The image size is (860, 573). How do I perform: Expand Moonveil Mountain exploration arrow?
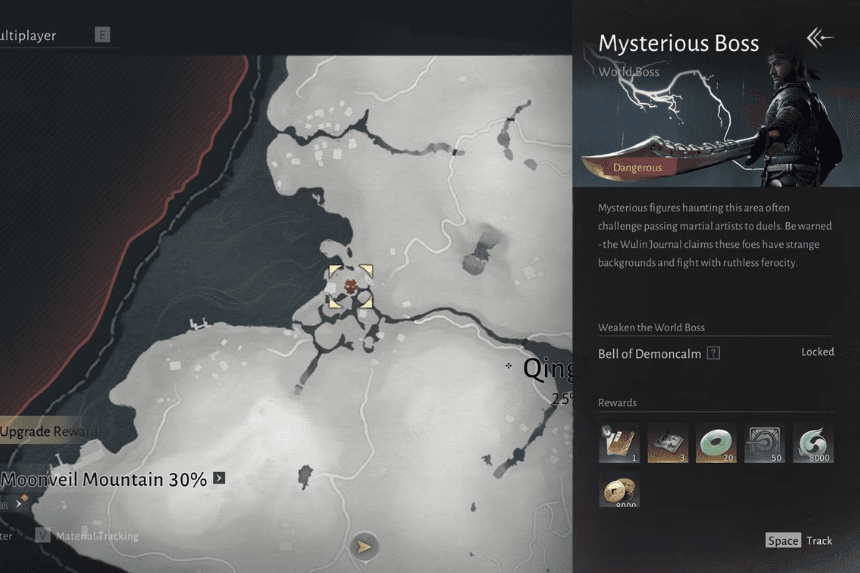219,479
